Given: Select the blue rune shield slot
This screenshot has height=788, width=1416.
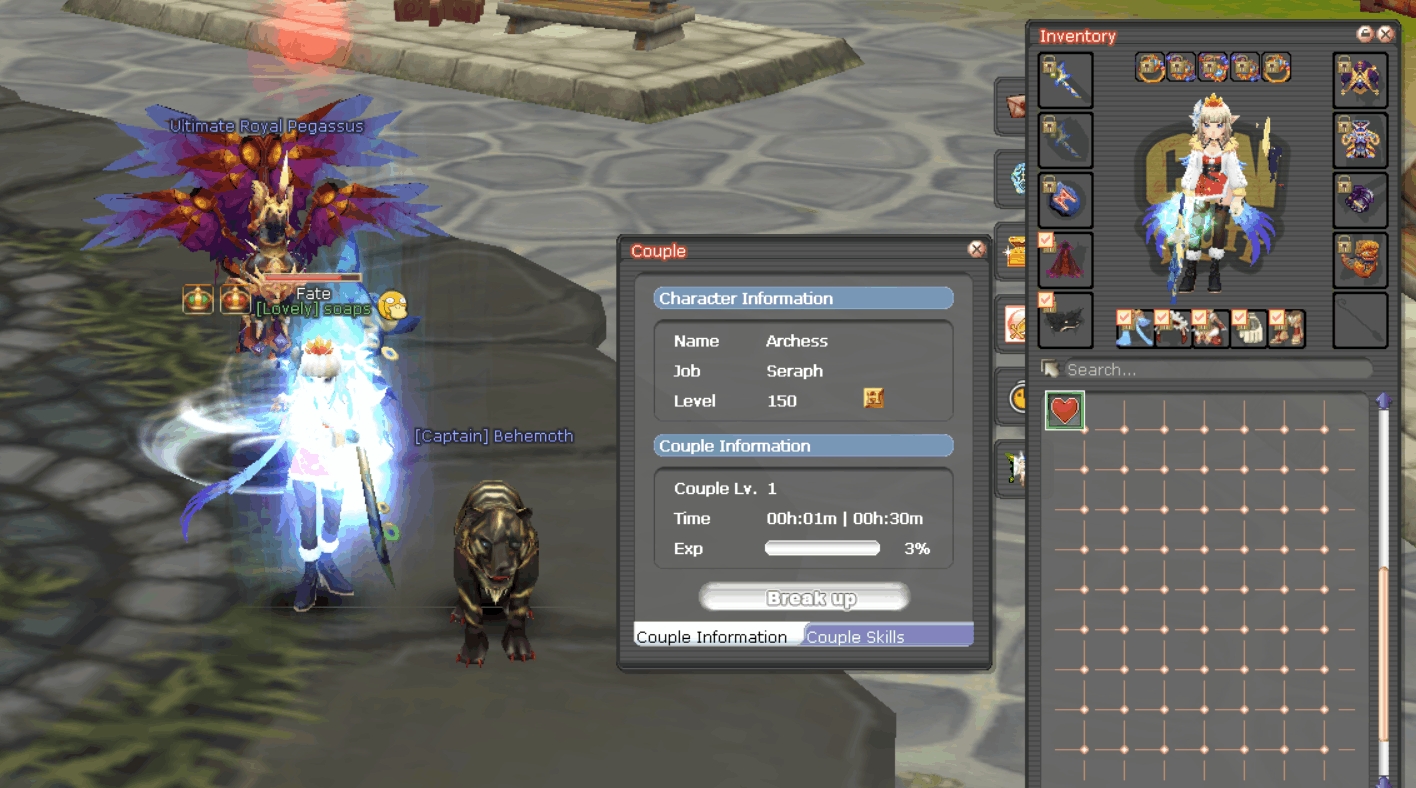Looking at the screenshot, I should pyautogui.click(x=1066, y=201).
